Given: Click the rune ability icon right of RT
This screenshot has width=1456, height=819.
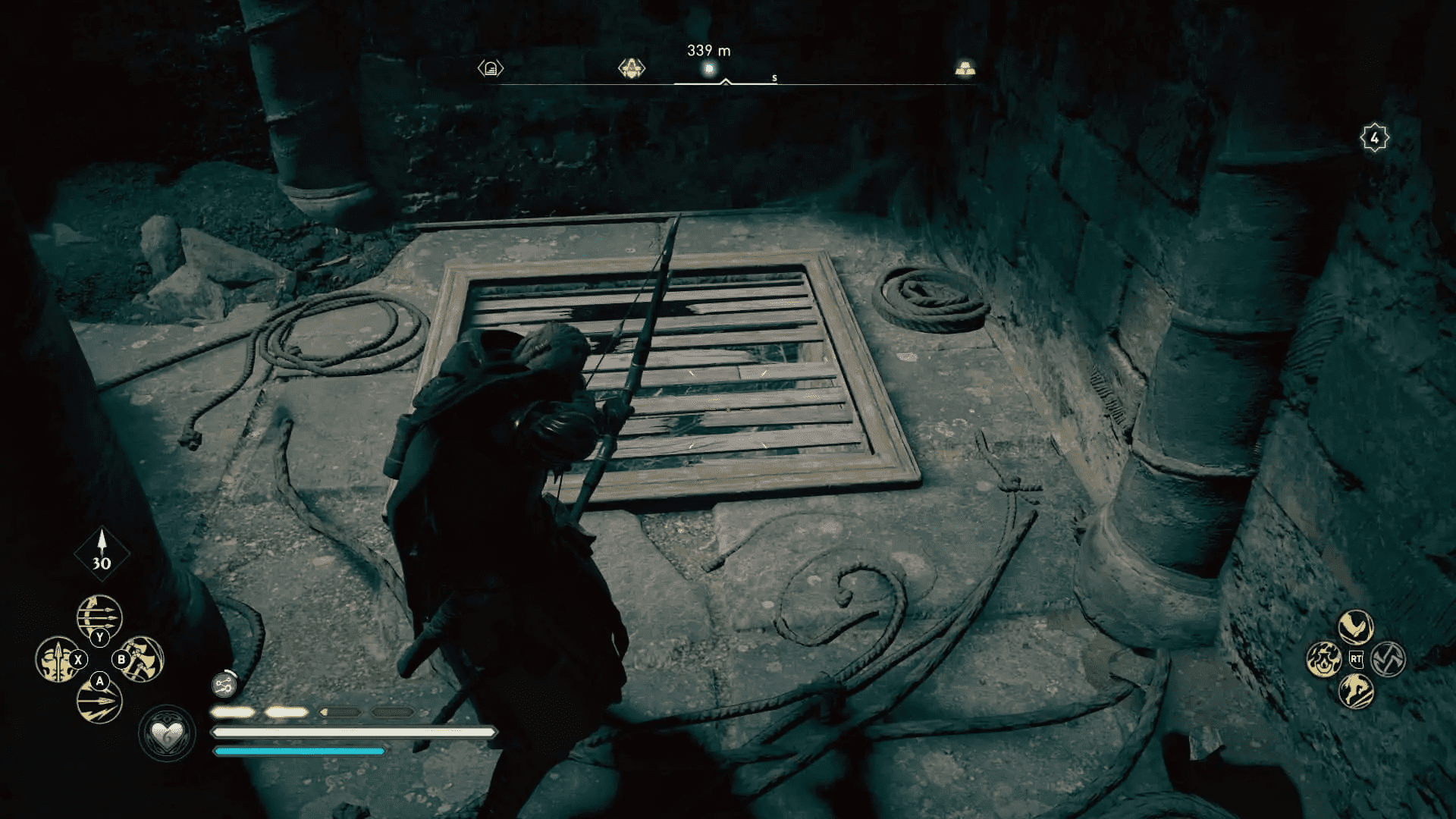Looking at the screenshot, I should pyautogui.click(x=1389, y=660).
